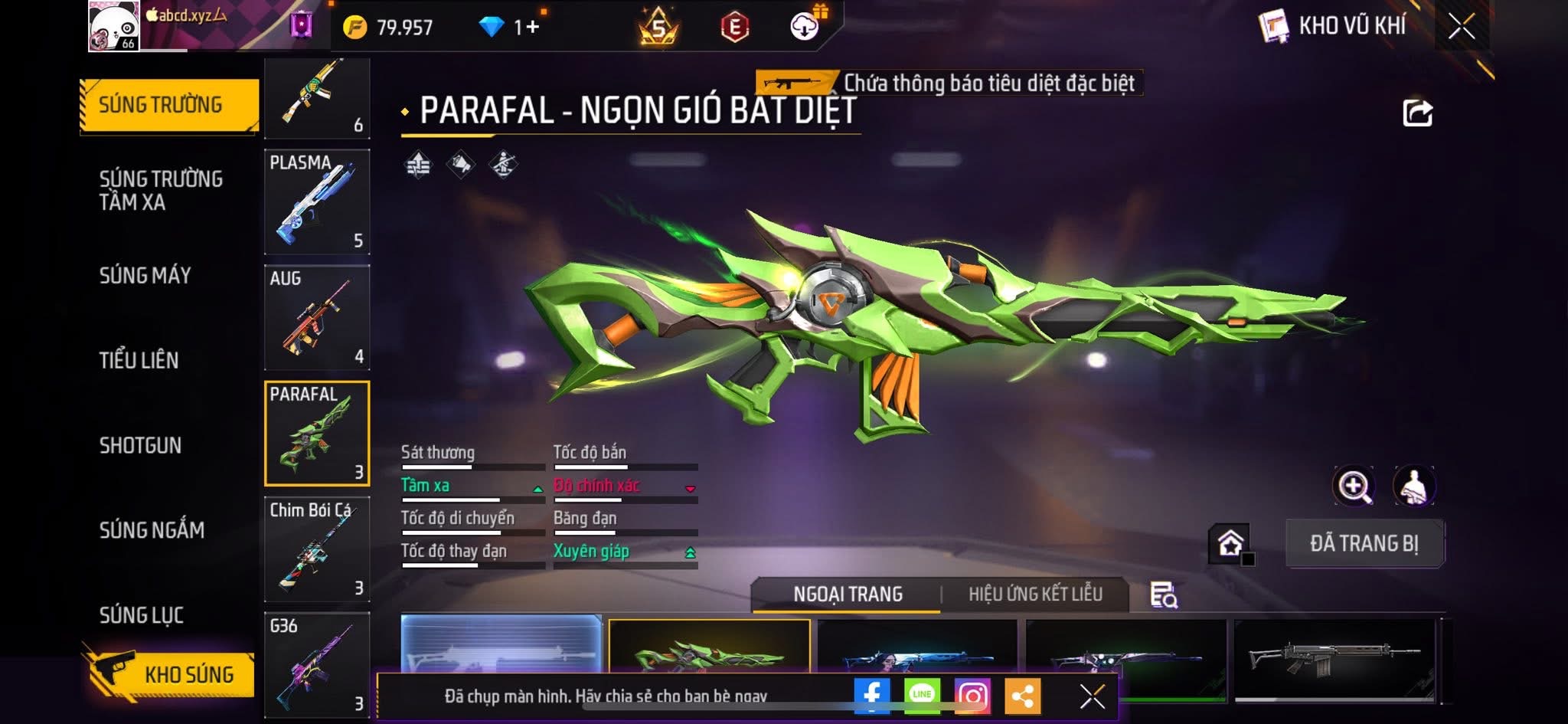Choose the Shotgun category
1568x724 pixels.
140,445
